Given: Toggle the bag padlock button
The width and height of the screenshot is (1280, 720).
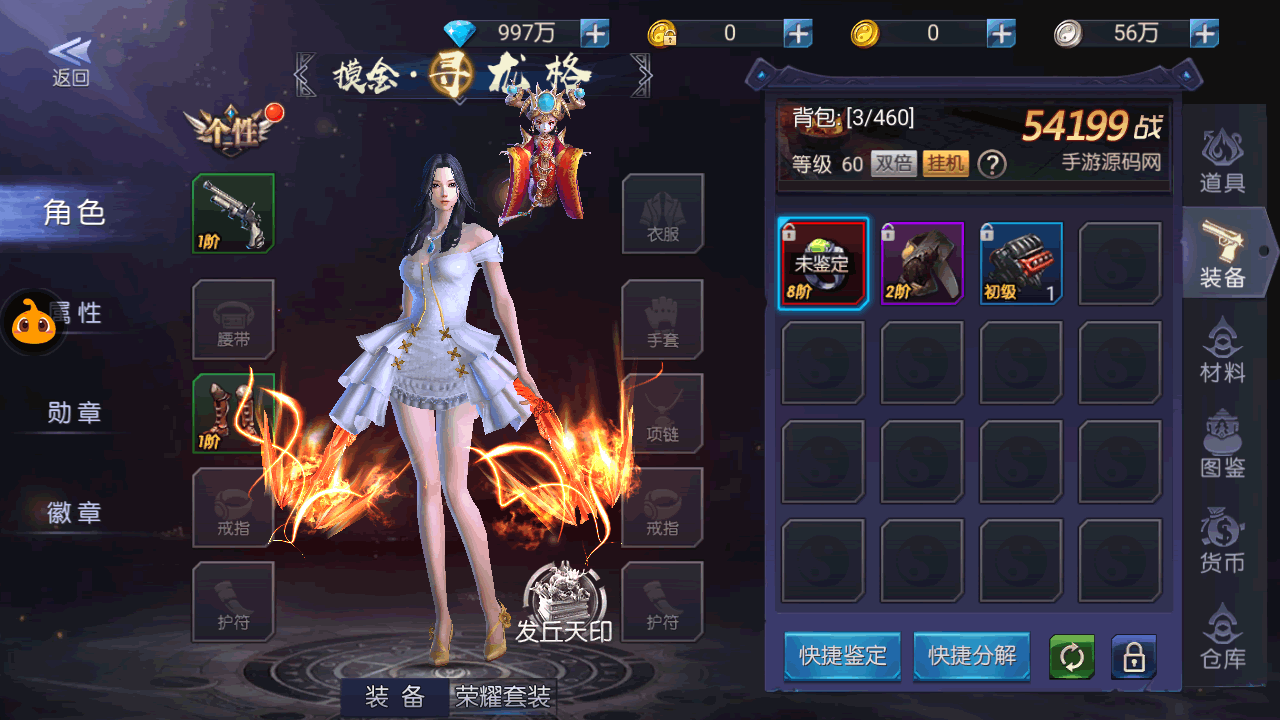Looking at the screenshot, I should 1133,657.
